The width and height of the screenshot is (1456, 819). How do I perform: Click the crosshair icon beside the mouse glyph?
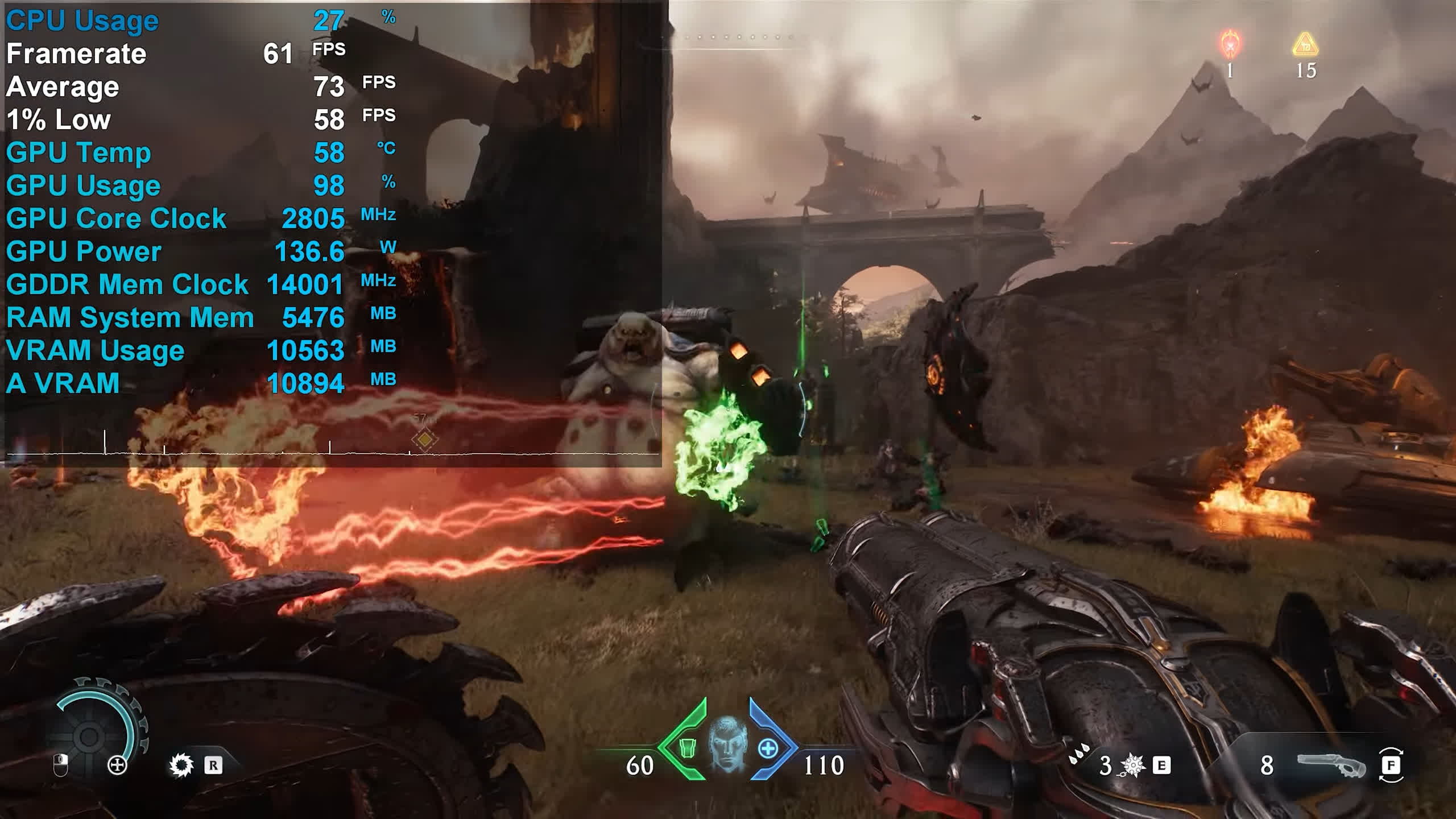117,766
